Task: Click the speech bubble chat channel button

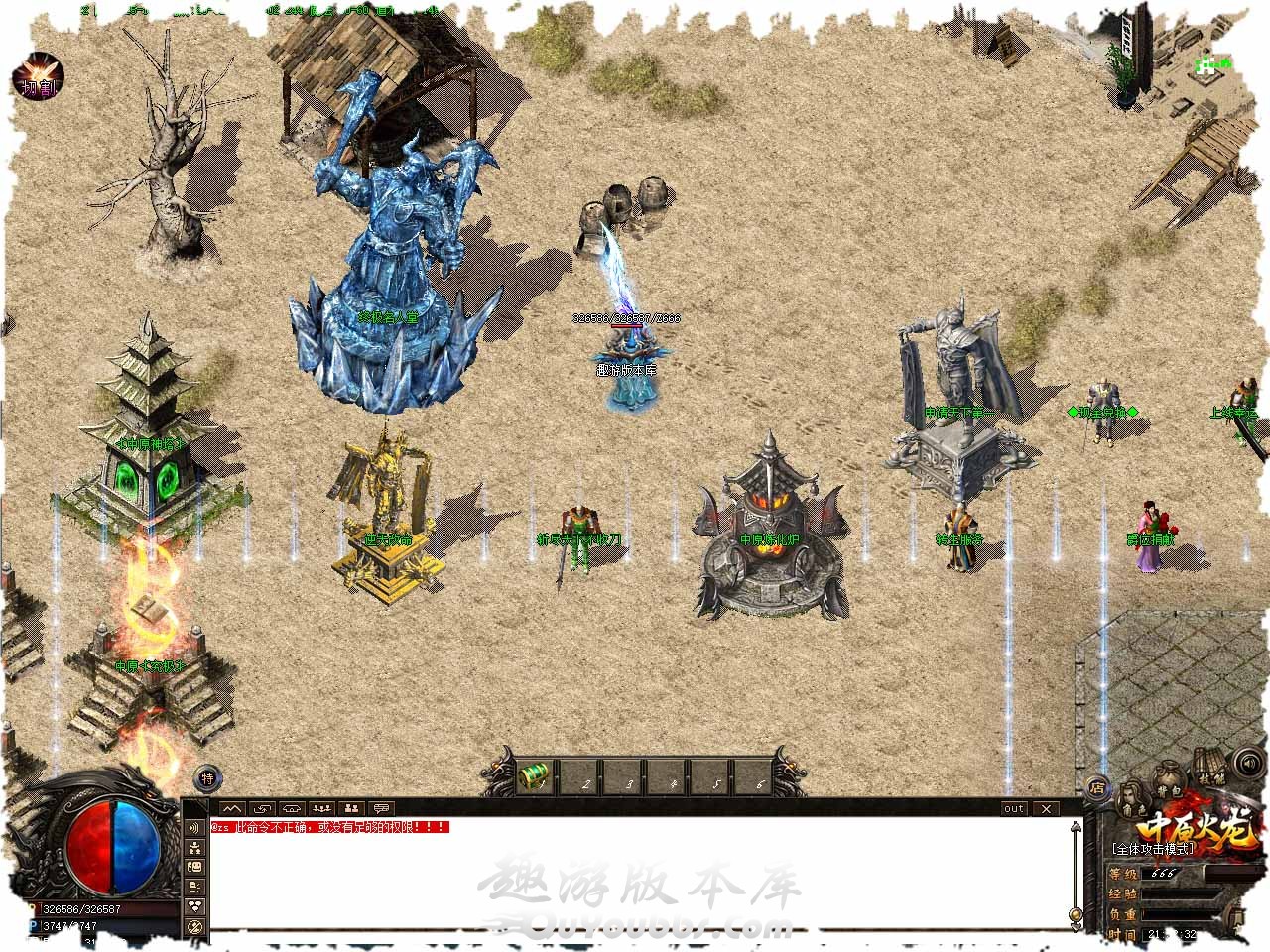Action: (x=381, y=808)
